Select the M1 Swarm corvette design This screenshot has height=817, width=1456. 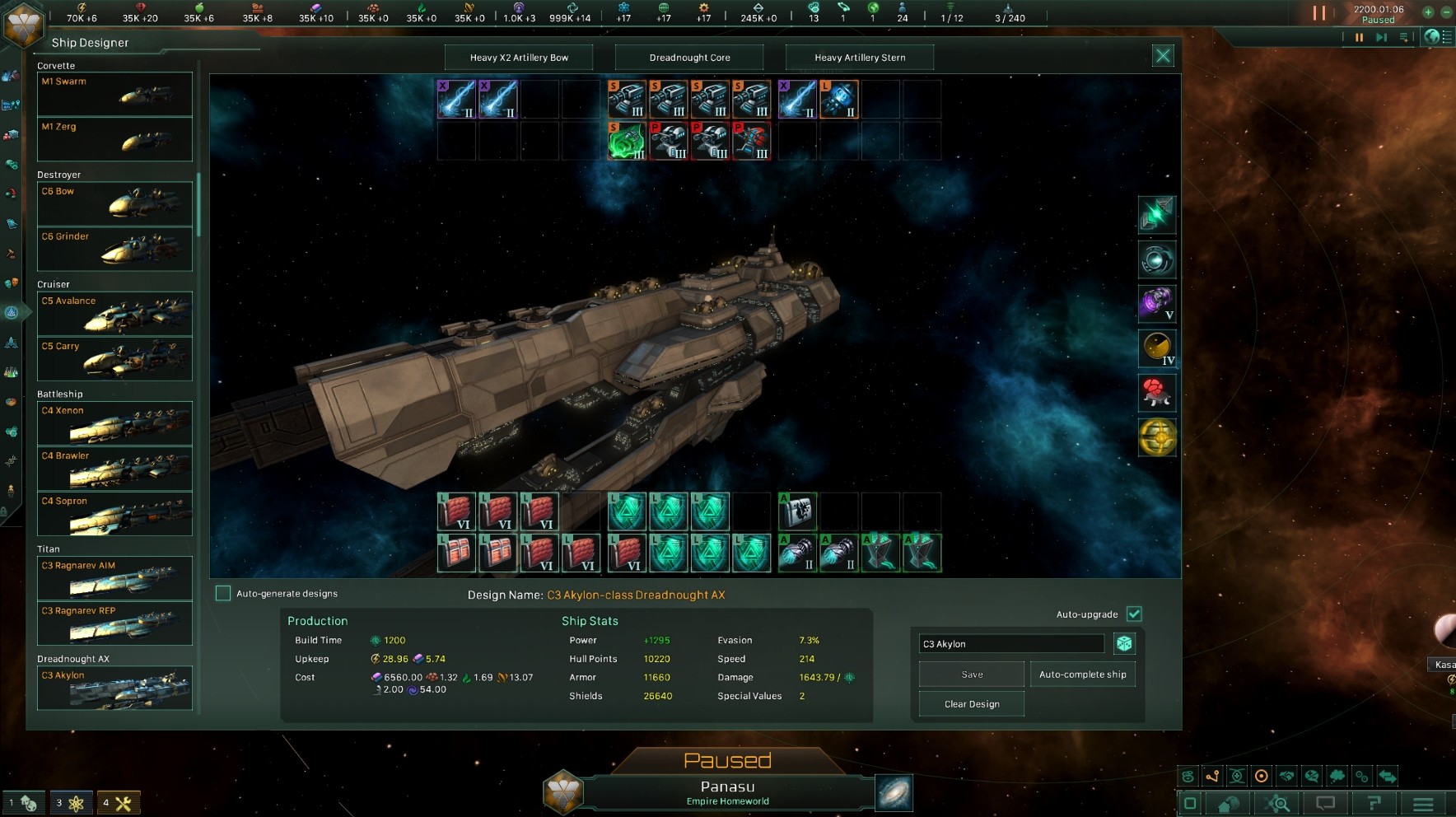click(x=114, y=93)
